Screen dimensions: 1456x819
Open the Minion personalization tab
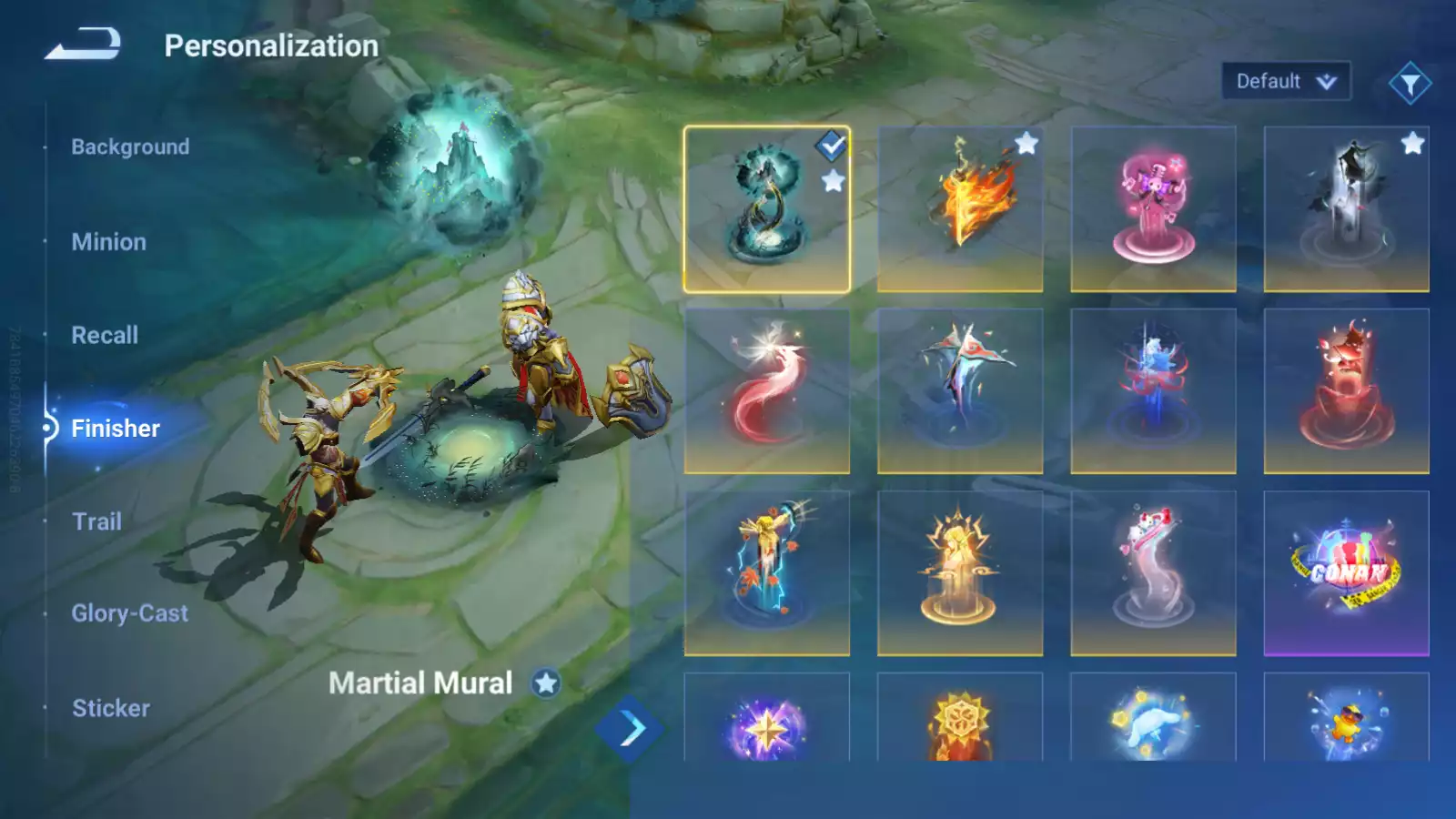pyautogui.click(x=108, y=242)
